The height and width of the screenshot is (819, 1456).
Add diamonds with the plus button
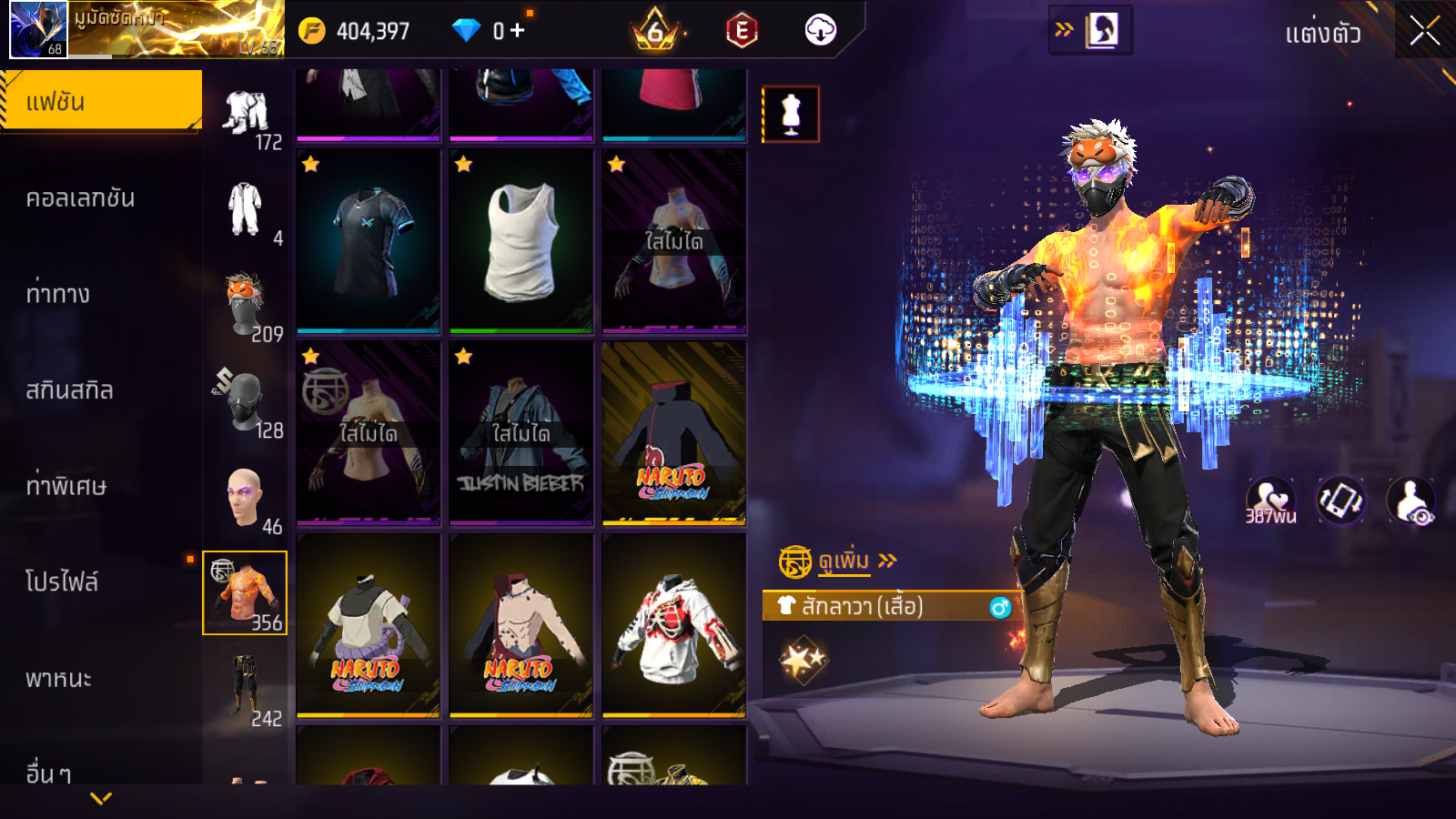coord(518,31)
